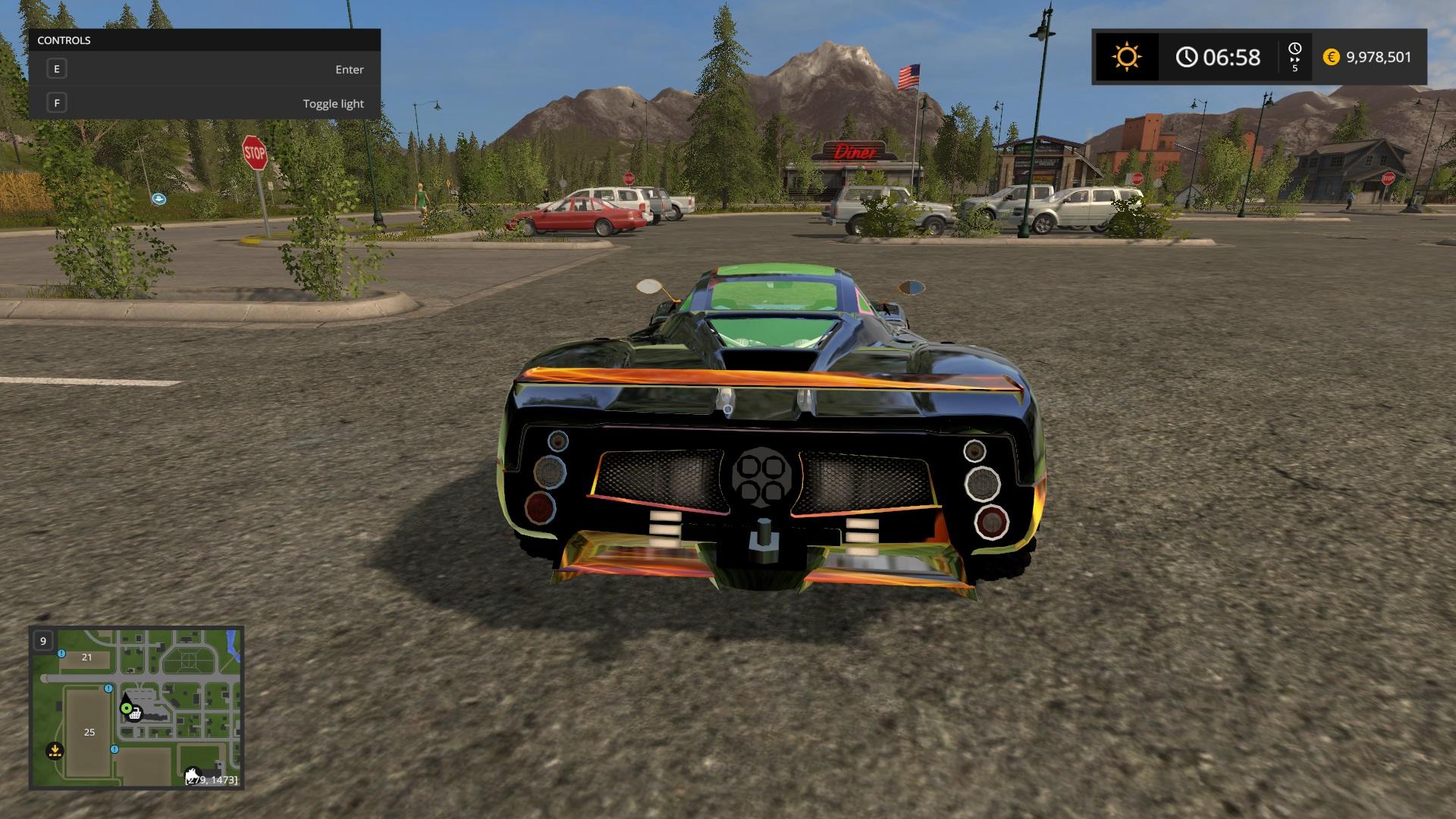Click the yellow unloading point map marker
The width and height of the screenshot is (1456, 819).
(x=55, y=751)
